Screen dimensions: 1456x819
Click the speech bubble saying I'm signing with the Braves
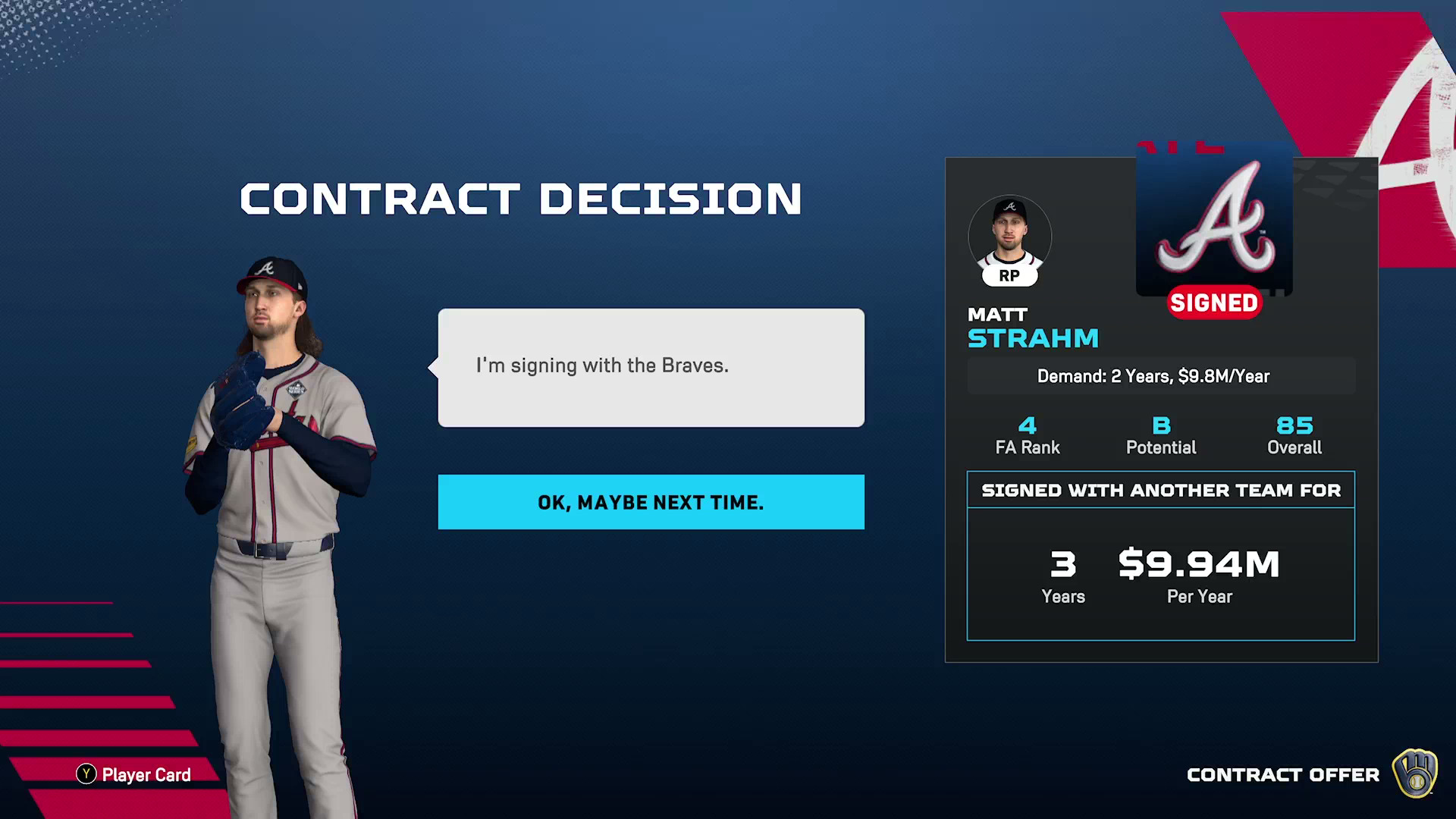[650, 366]
